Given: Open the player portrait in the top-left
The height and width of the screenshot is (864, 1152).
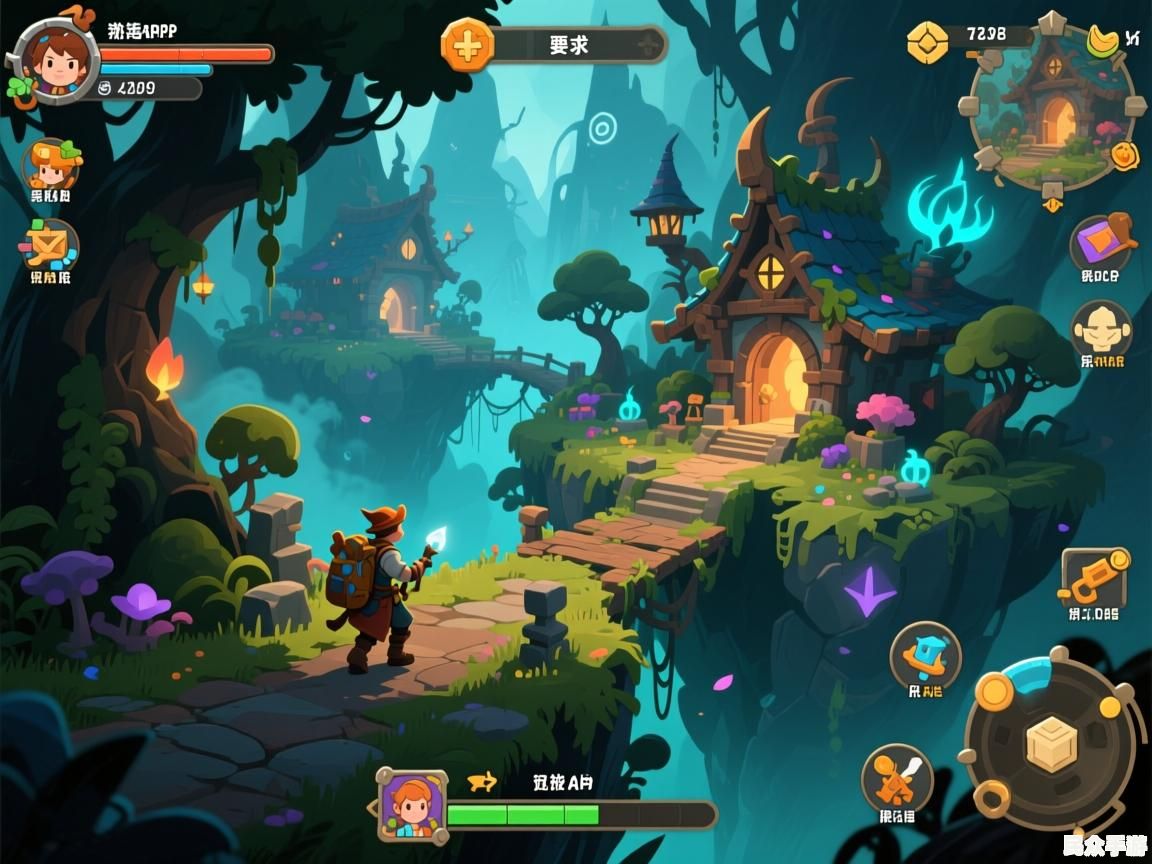Looking at the screenshot, I should coord(53,60).
